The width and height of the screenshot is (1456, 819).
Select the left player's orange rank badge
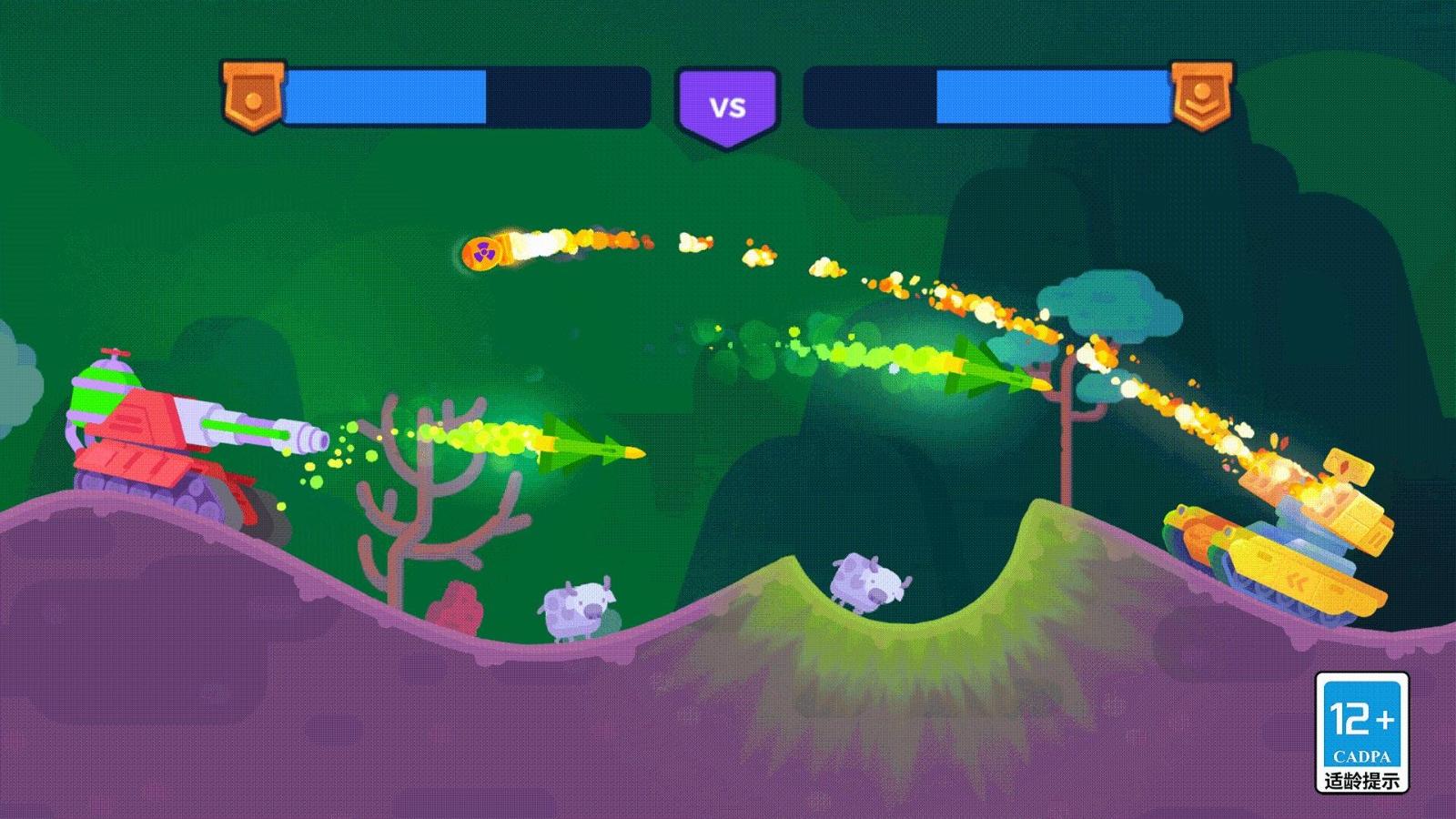point(253,95)
